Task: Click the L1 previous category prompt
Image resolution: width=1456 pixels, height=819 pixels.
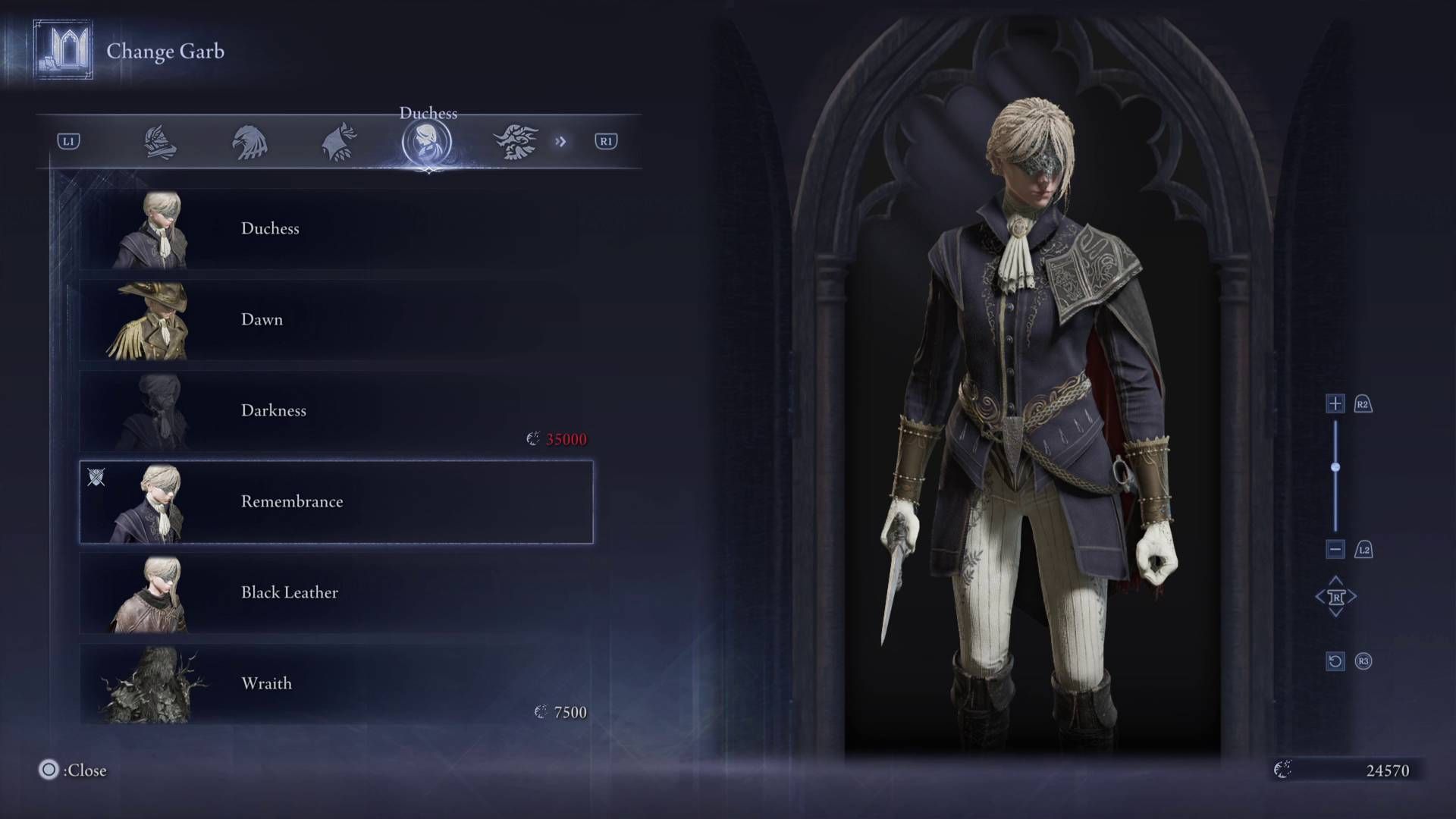Action: (x=68, y=141)
